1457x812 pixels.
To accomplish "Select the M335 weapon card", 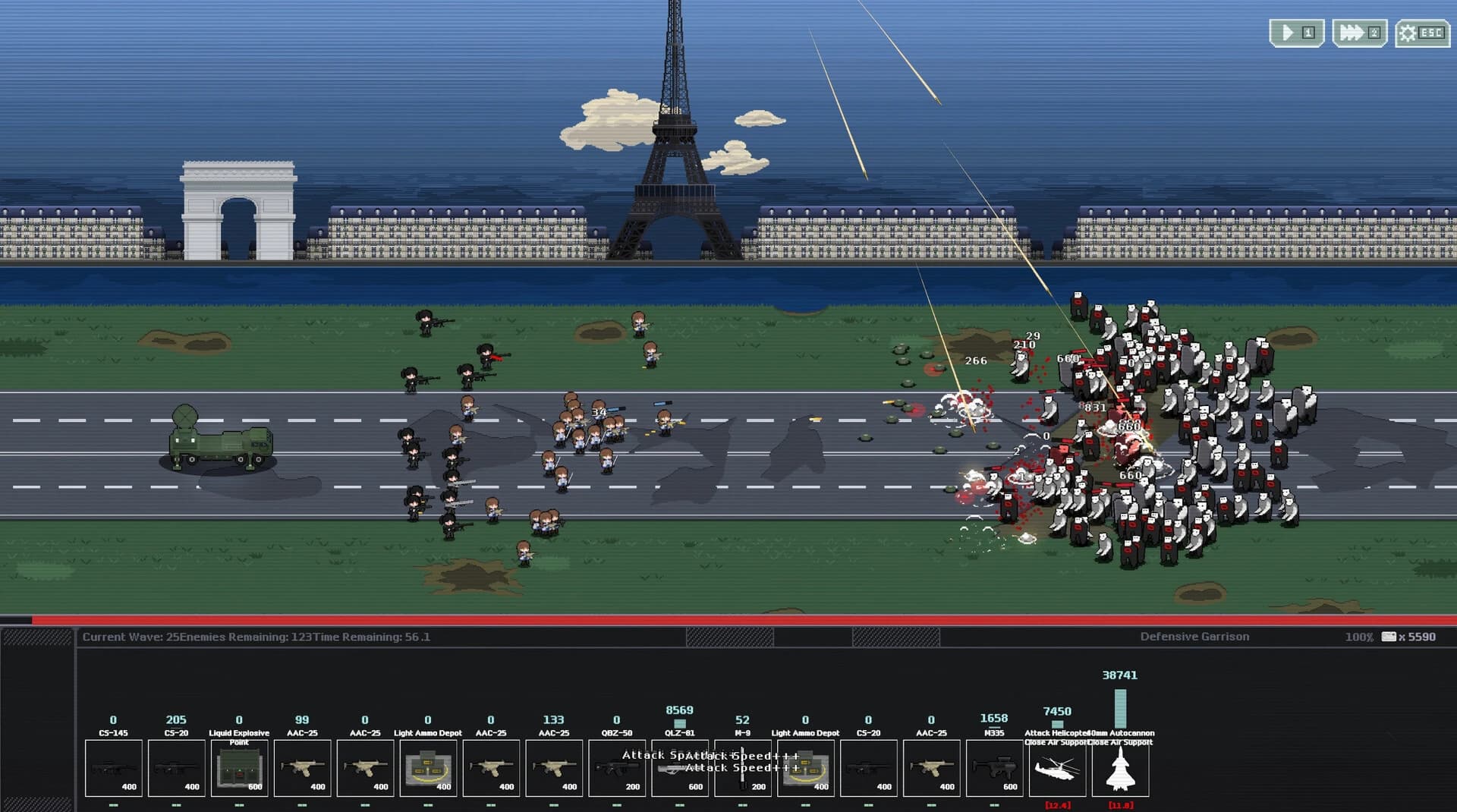I will 995,768.
